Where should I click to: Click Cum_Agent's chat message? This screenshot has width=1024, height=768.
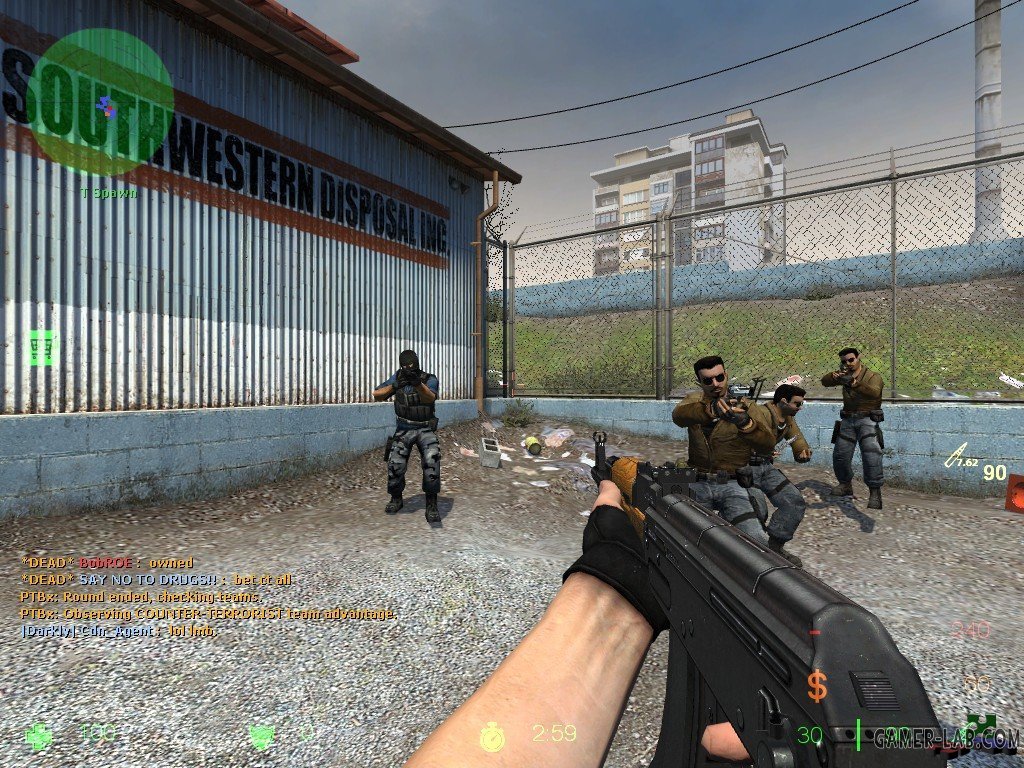point(119,631)
